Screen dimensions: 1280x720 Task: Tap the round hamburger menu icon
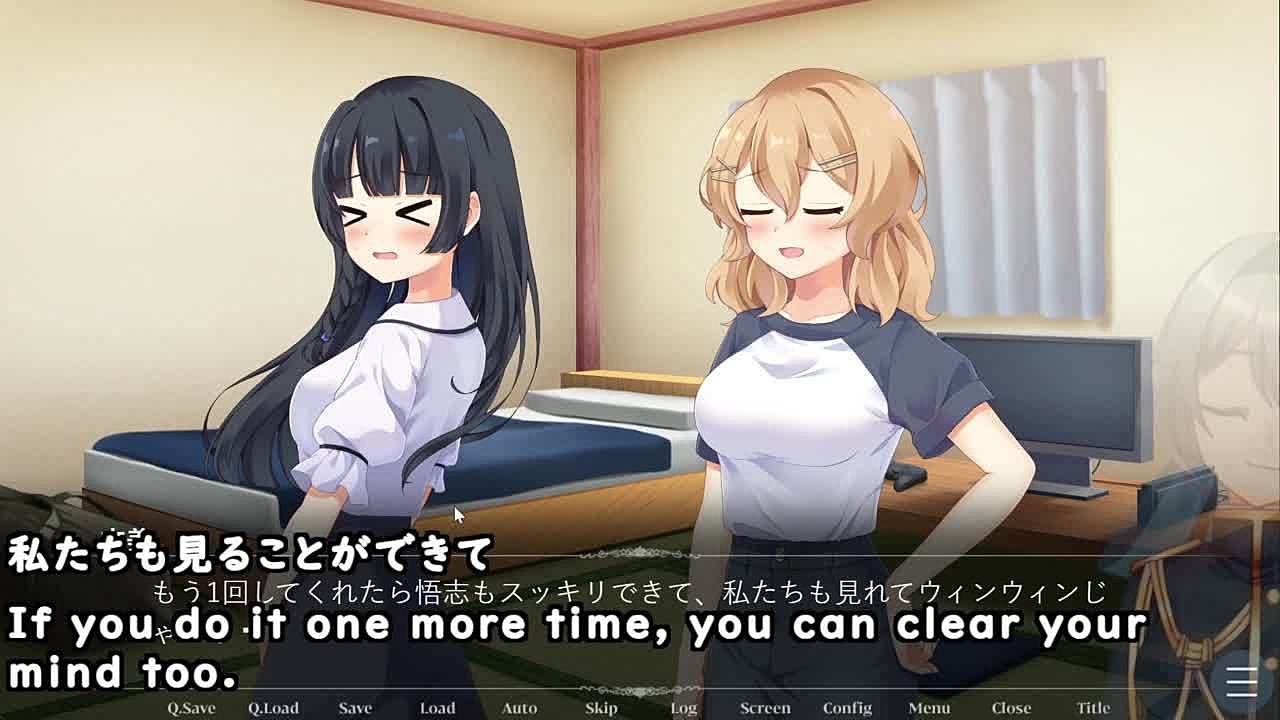(1242, 683)
